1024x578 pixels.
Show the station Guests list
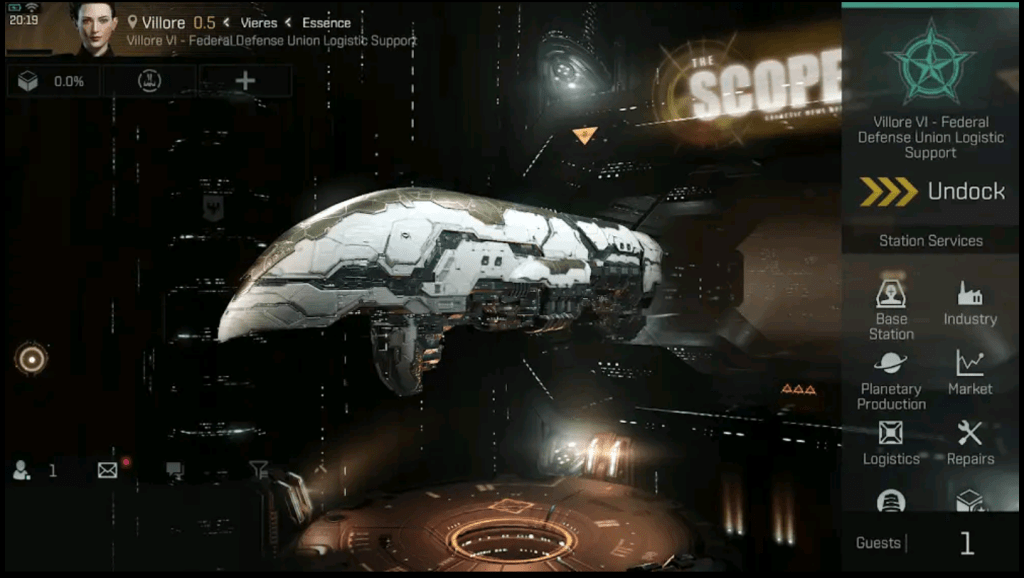(x=931, y=543)
